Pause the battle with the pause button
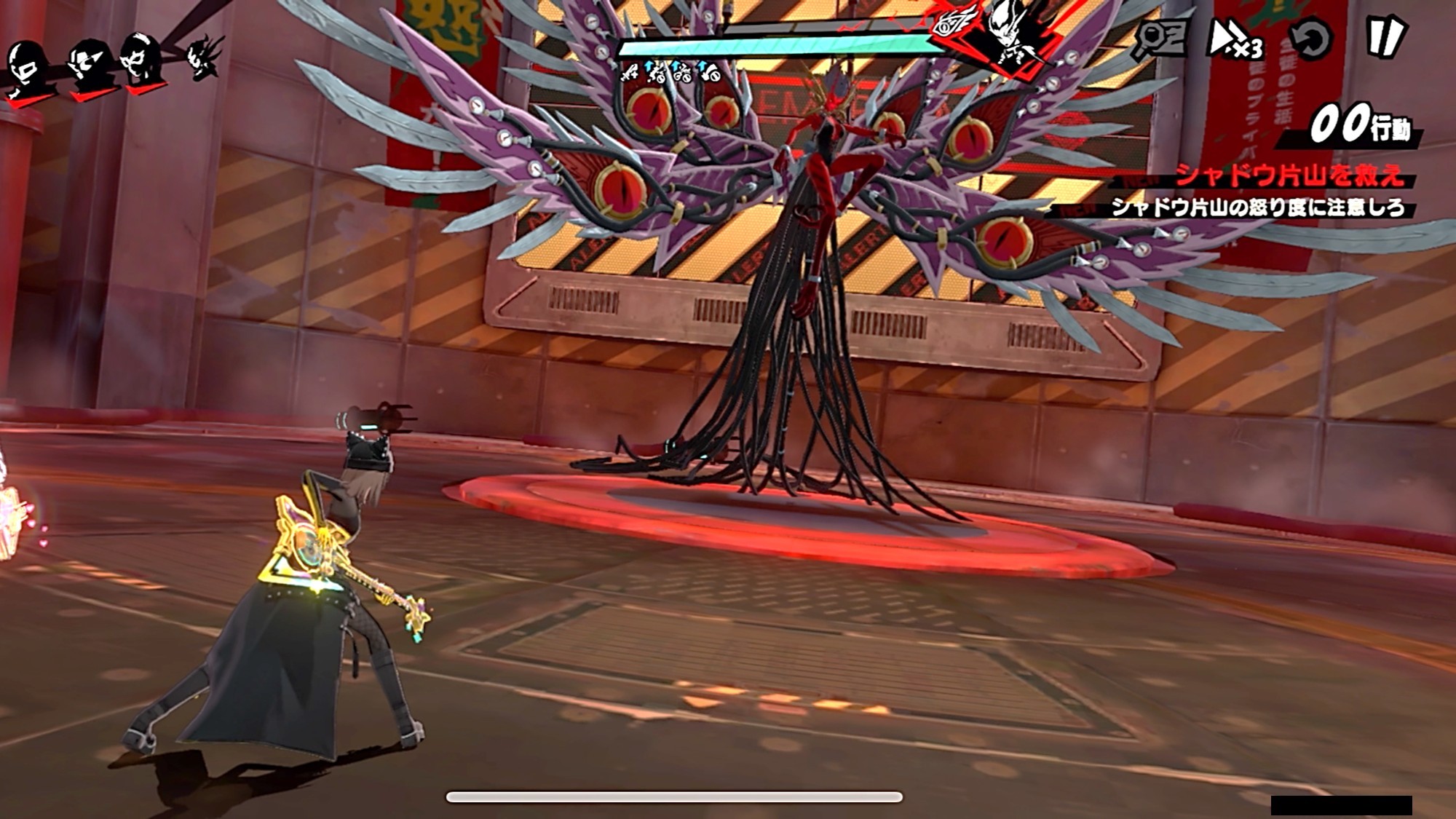Screen dimensions: 1456x819 (1385, 36)
